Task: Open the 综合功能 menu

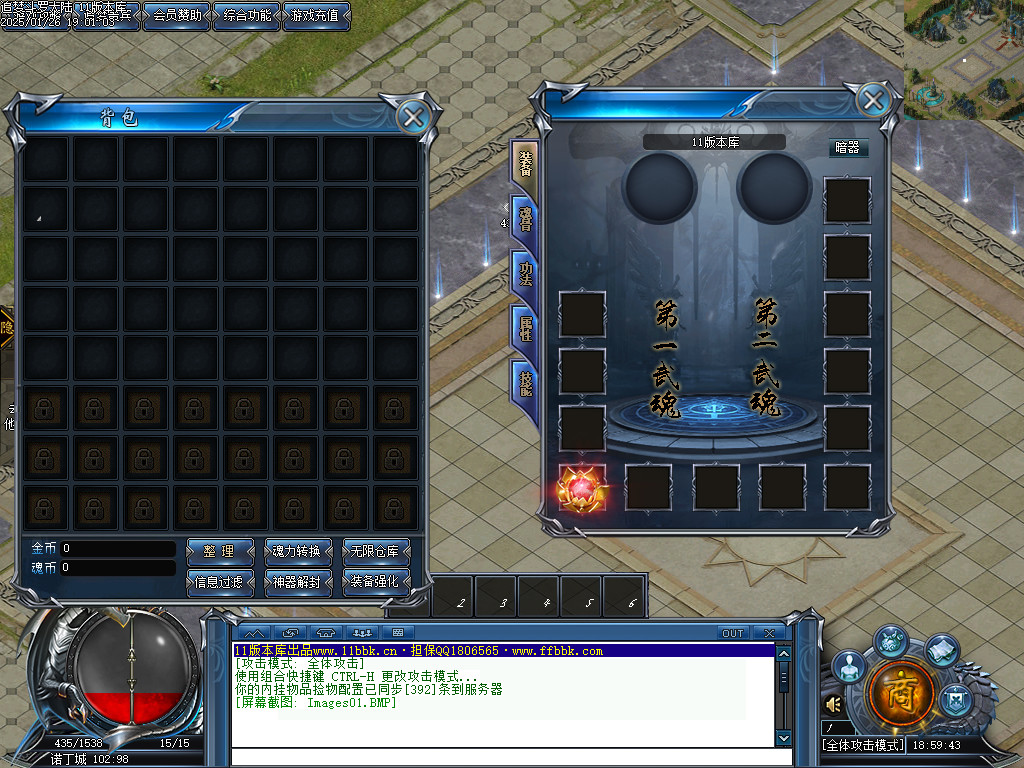Action: [x=247, y=16]
